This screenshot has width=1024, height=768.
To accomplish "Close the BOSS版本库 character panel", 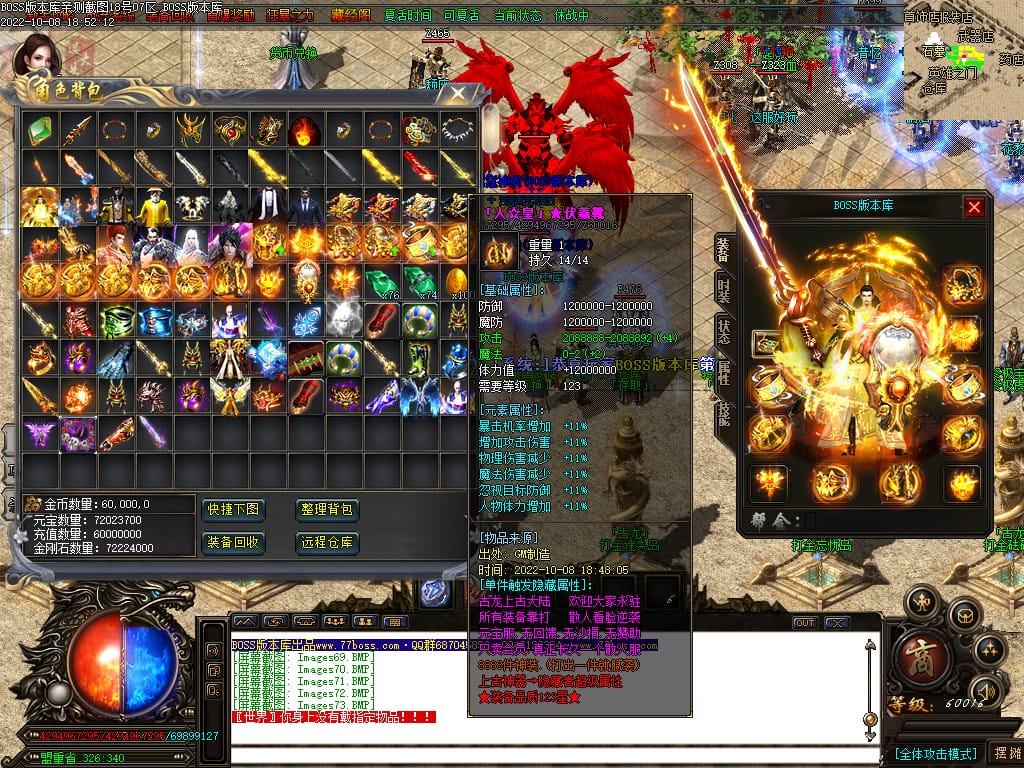I will 974,207.
